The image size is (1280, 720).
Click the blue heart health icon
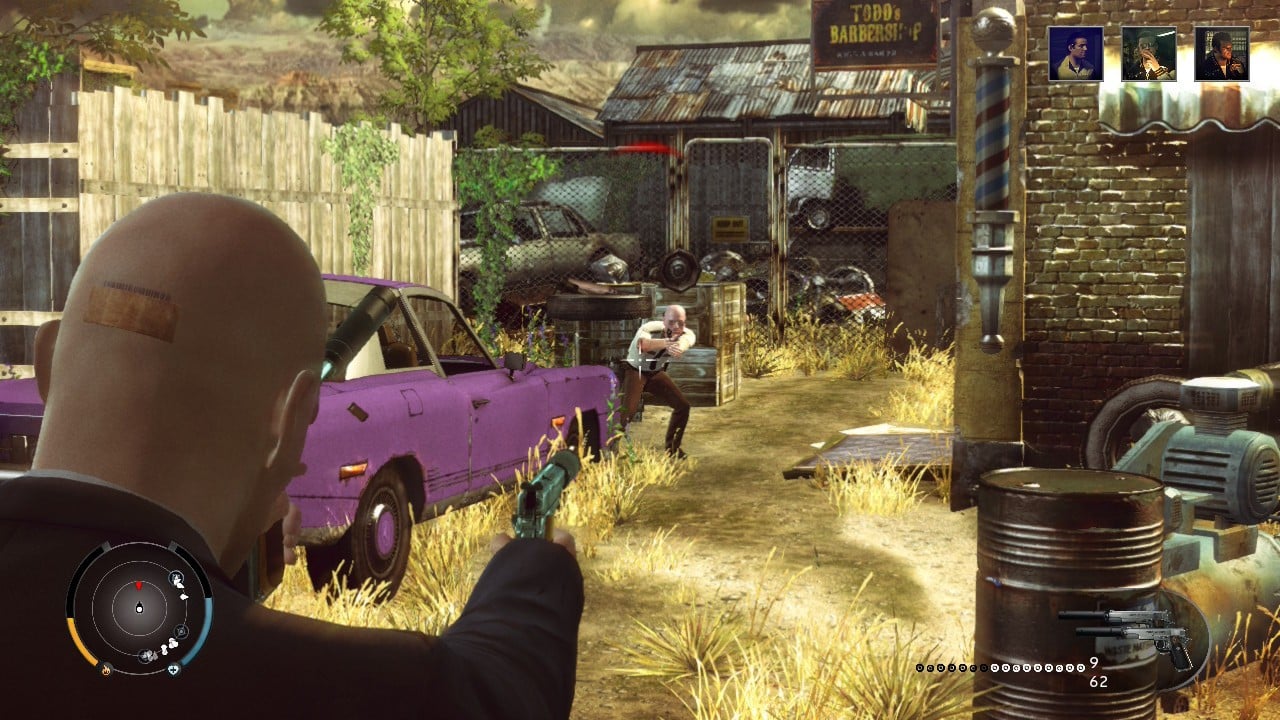coord(173,669)
